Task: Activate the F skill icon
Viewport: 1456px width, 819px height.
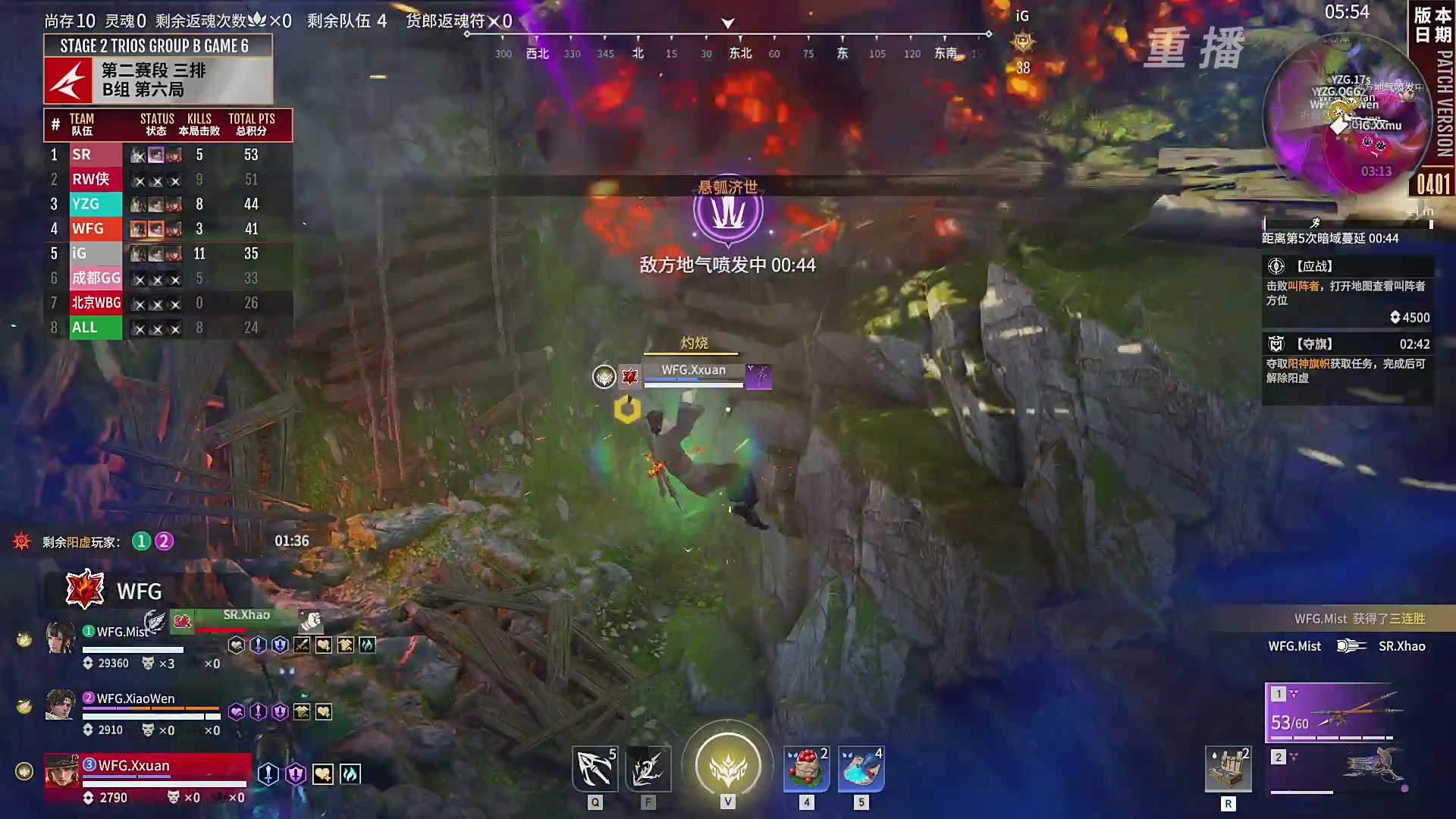Action: tap(648, 768)
